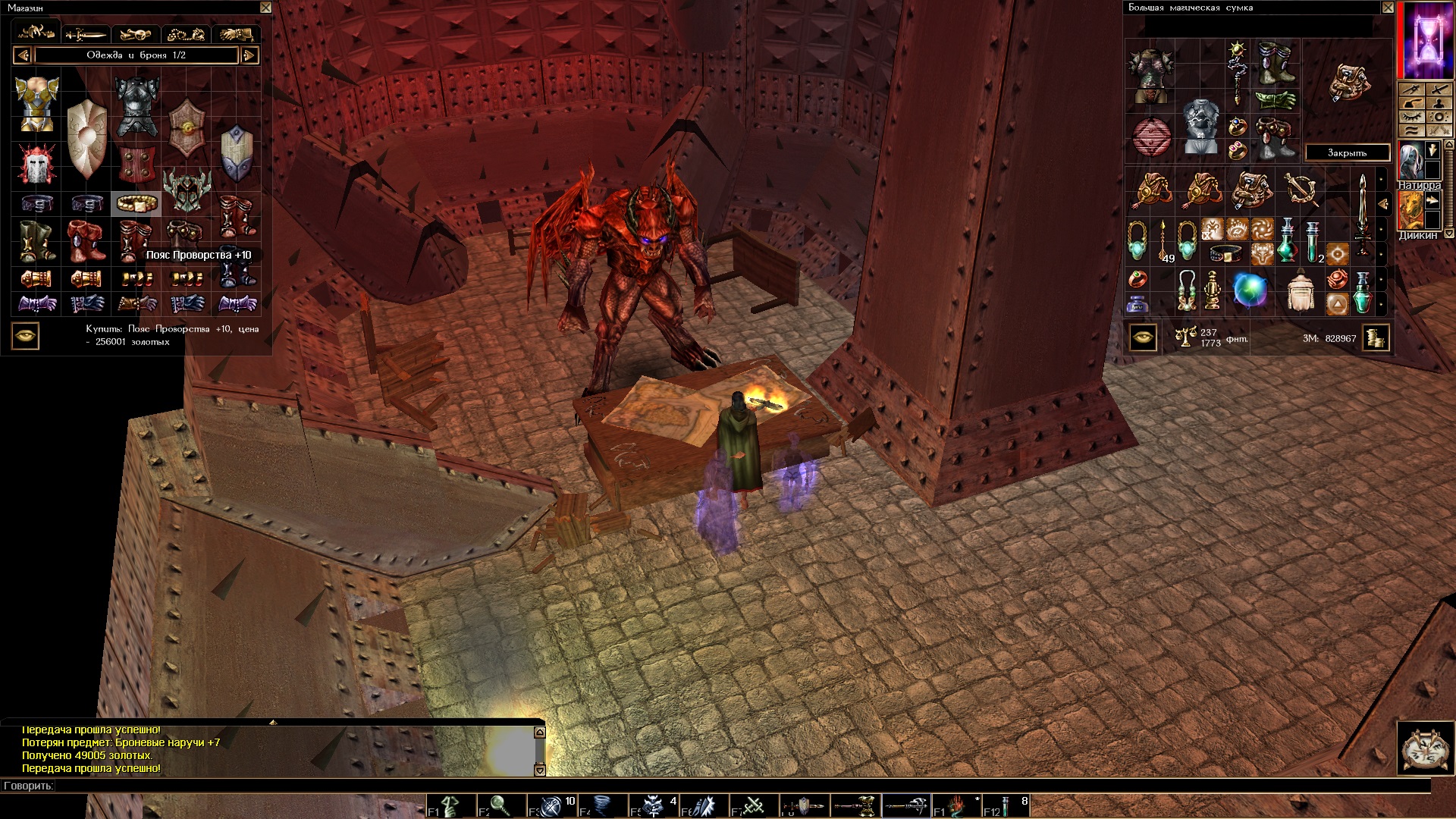Click the gold coins button
The height and width of the screenshot is (819, 1456).
click(1376, 337)
